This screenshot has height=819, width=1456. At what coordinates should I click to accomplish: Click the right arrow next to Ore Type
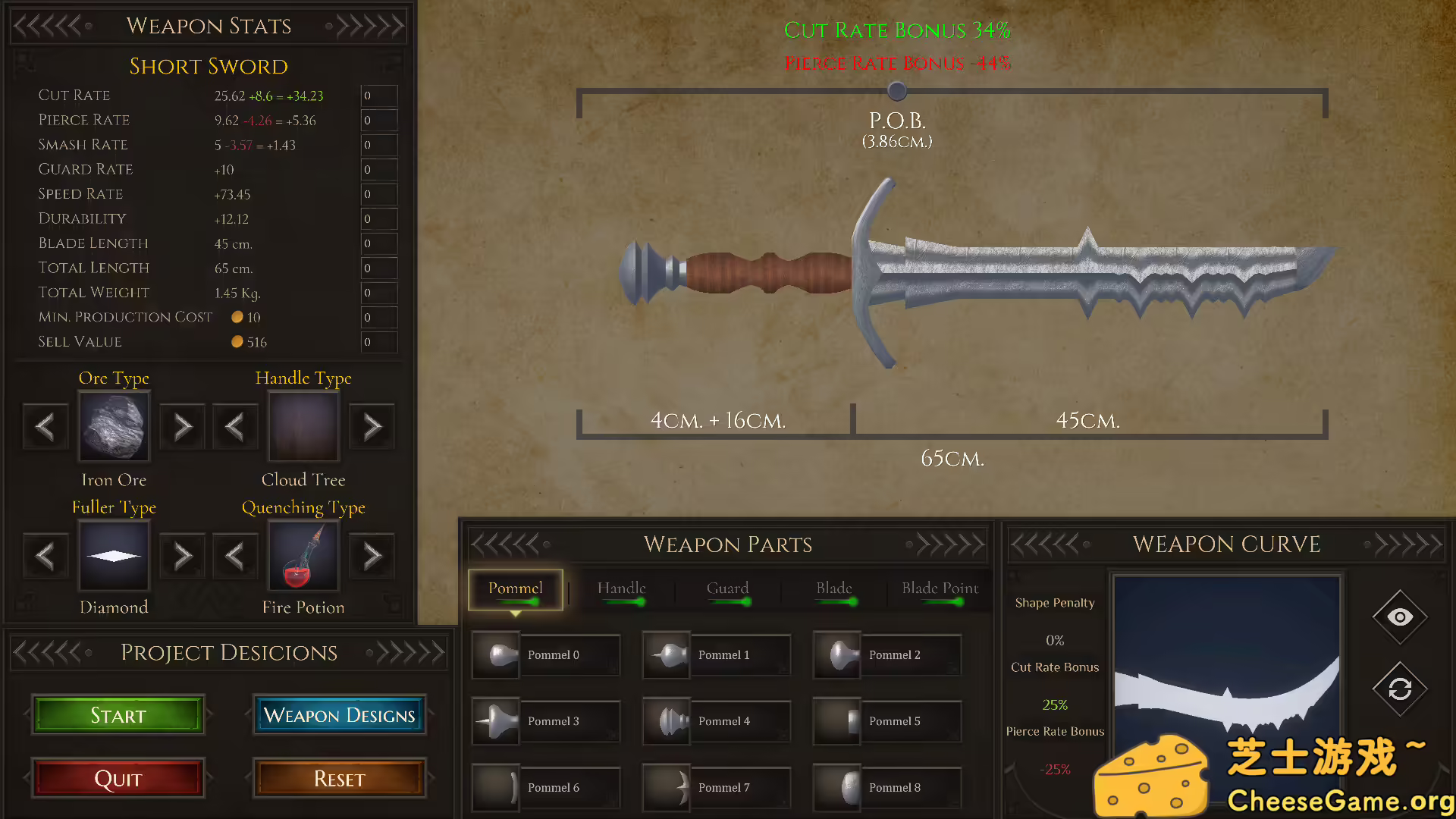click(182, 426)
